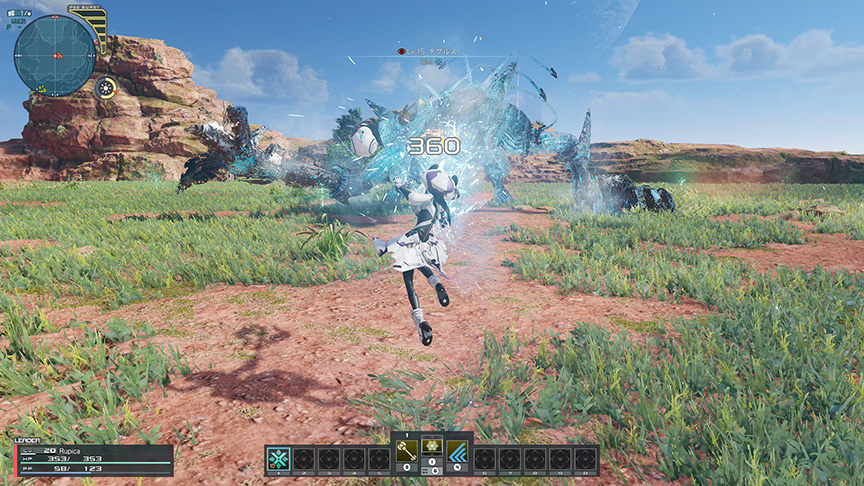Select the teal cross skill in the hotbar
Viewport: 864px width, 486px height.
point(279,460)
